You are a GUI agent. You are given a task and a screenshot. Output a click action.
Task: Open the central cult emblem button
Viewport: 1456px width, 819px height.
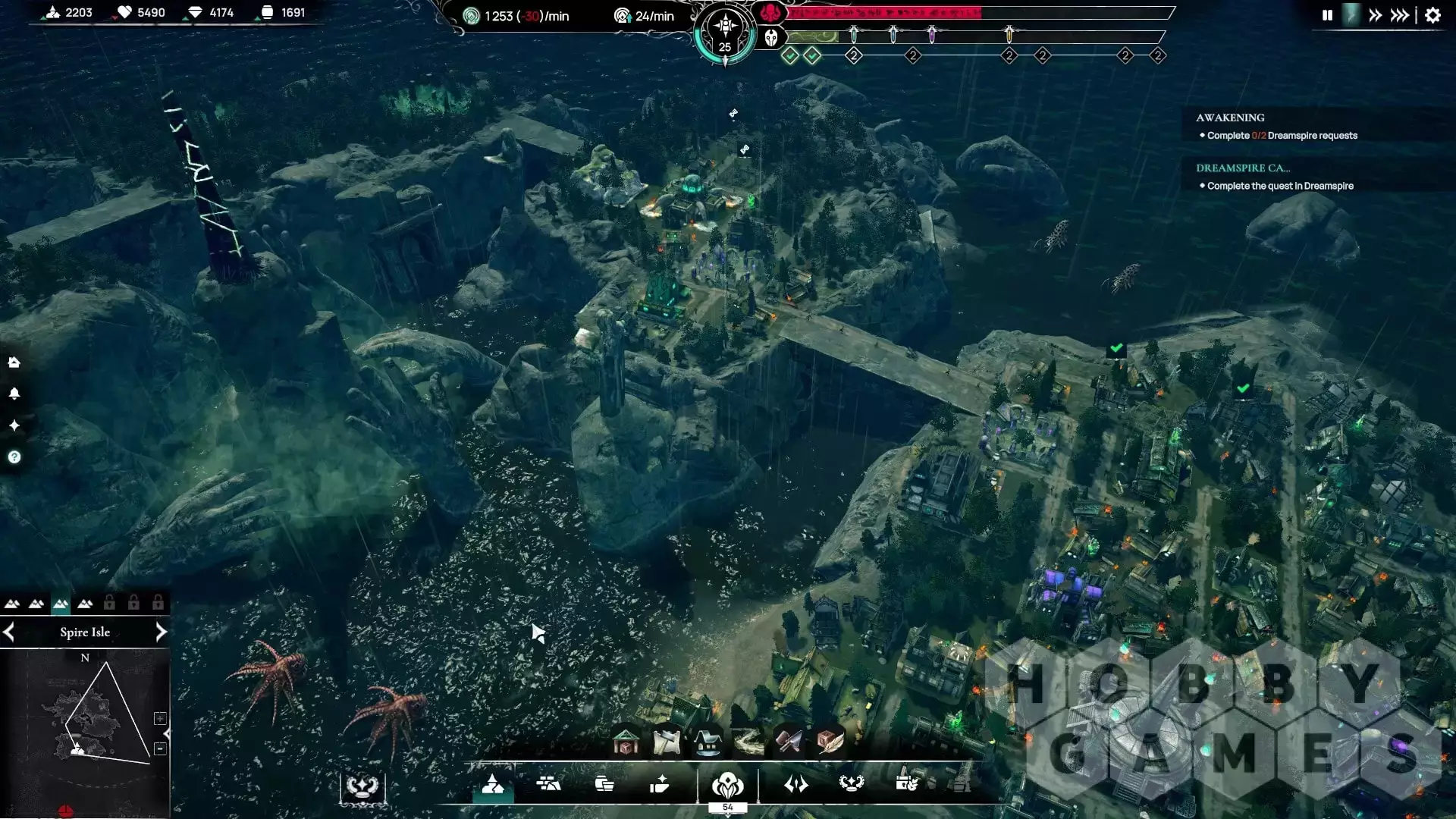point(727,784)
